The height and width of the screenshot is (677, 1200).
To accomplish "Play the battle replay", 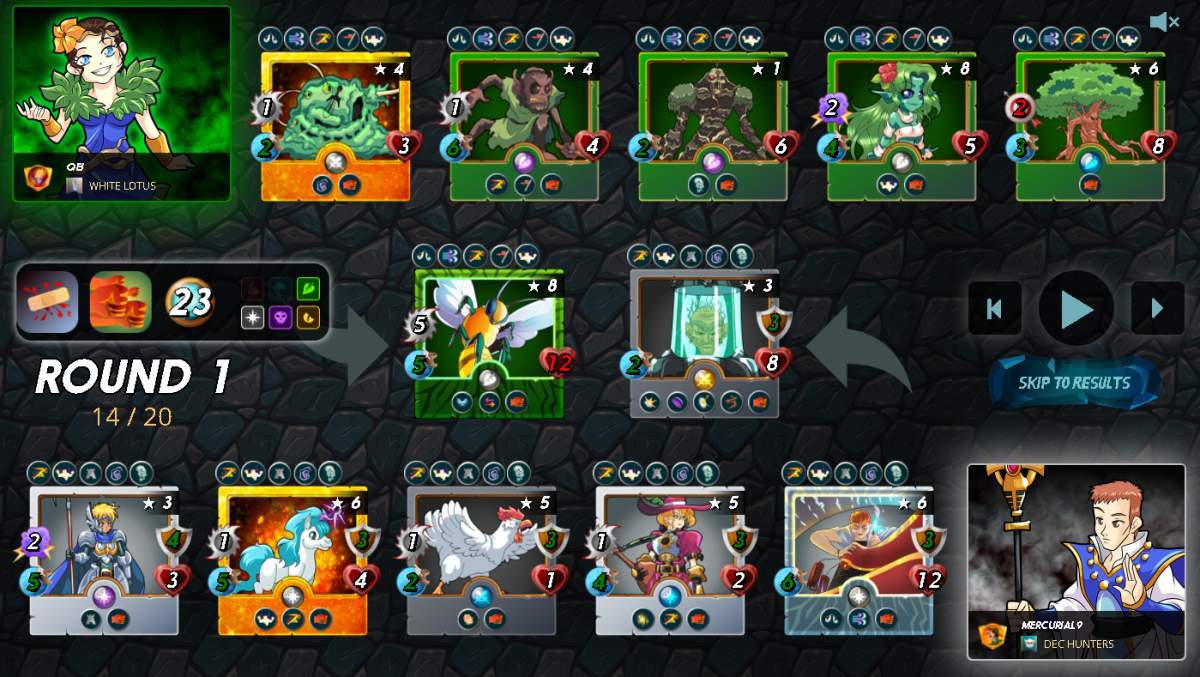I will (x=1075, y=309).
